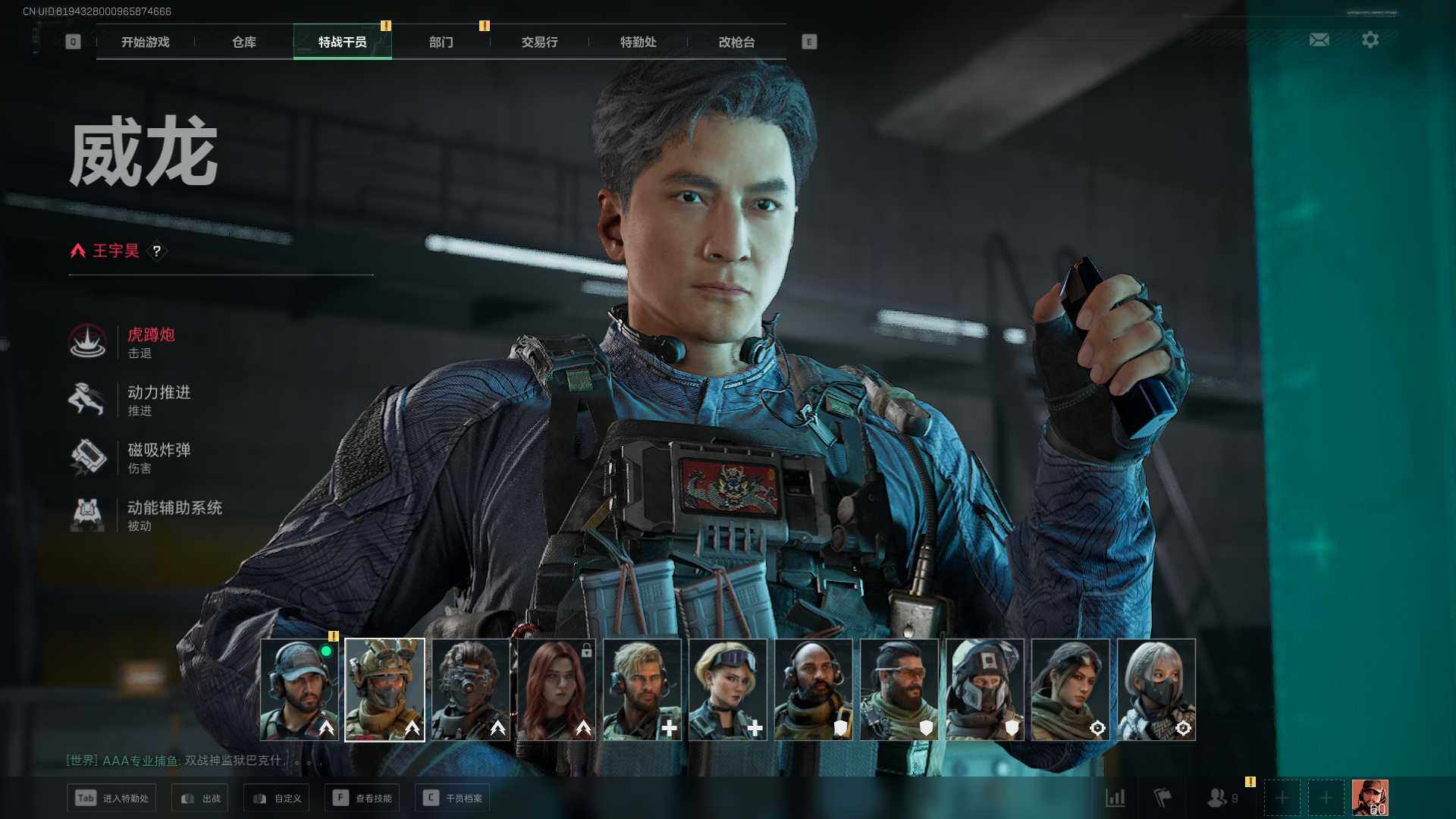This screenshot has height=819, width=1456.
Task: Show the 磁吸炸弹 skill details
Action: [x=158, y=457]
